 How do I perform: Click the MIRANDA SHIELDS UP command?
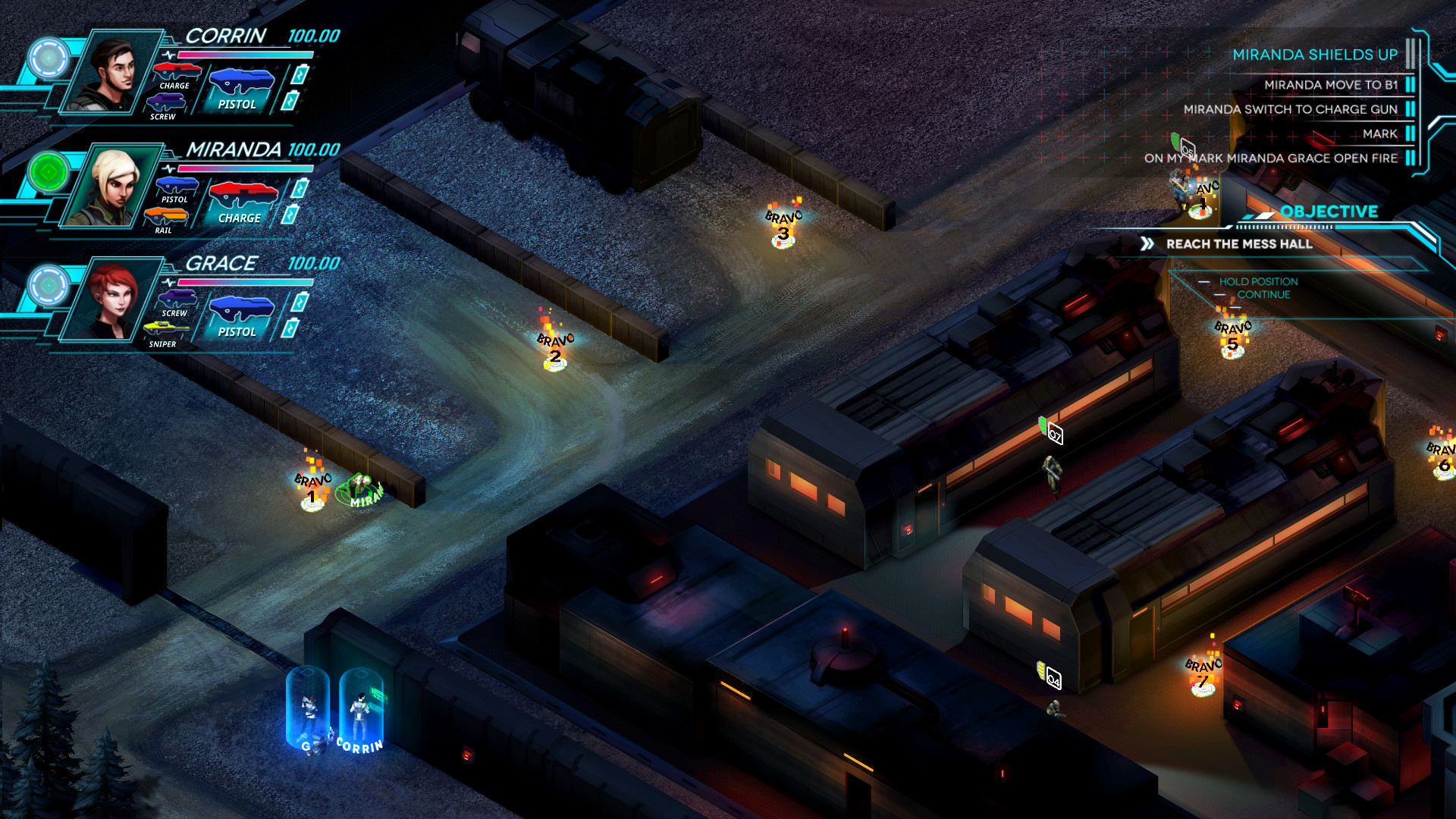click(1315, 55)
